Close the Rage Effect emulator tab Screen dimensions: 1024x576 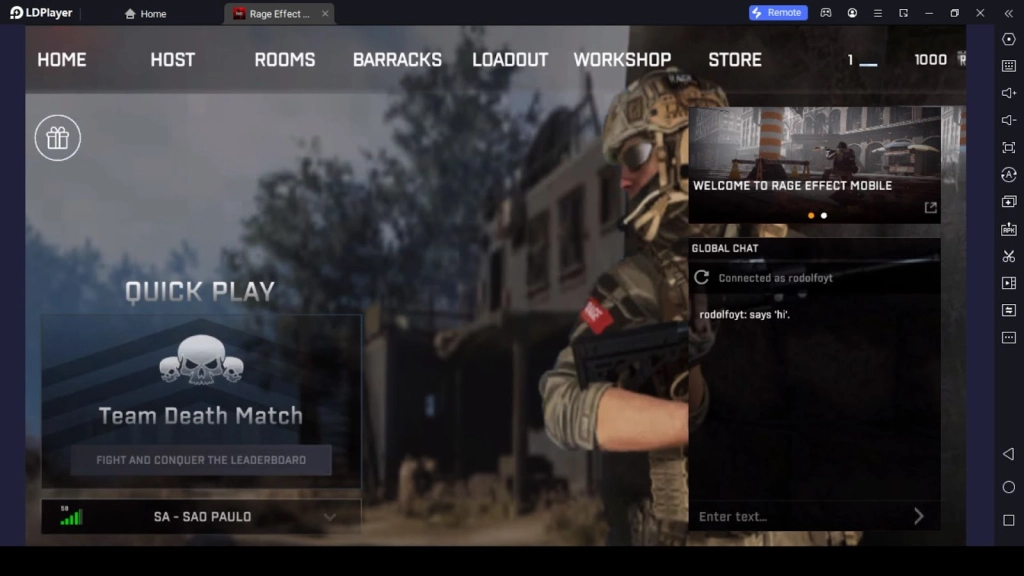pos(325,14)
